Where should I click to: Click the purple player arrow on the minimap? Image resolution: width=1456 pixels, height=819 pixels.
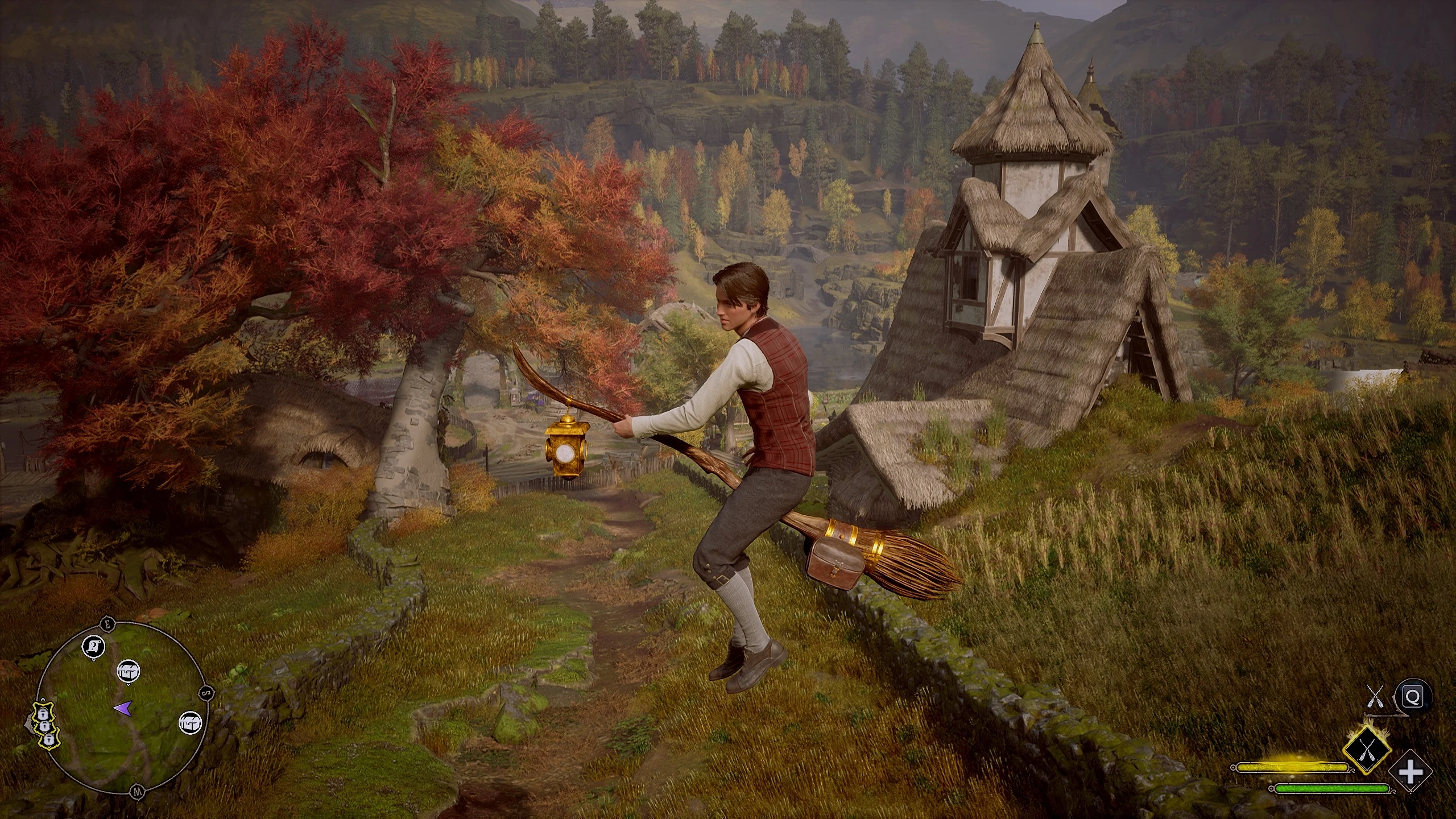122,708
